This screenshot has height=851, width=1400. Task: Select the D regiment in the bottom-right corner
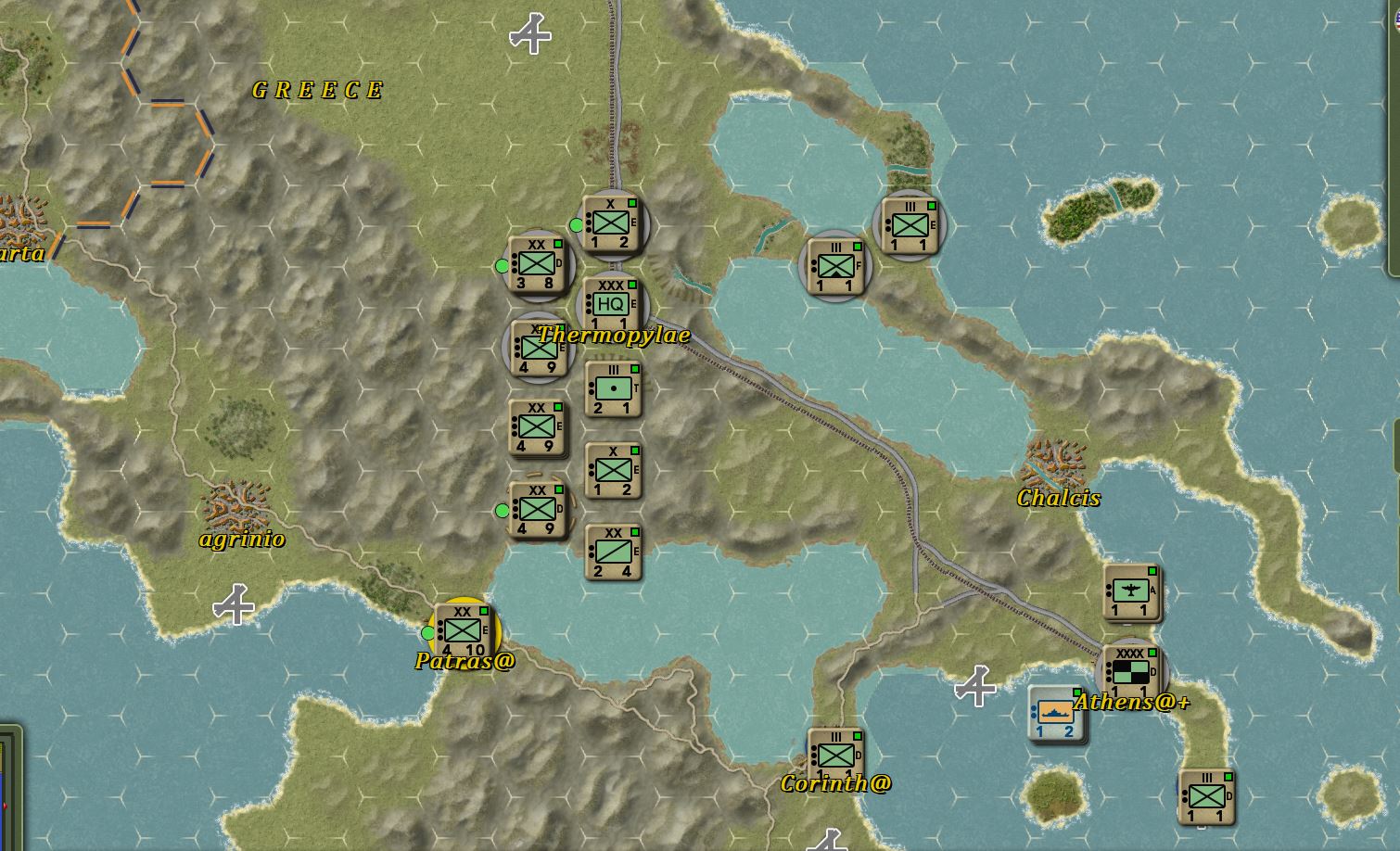1207,795
